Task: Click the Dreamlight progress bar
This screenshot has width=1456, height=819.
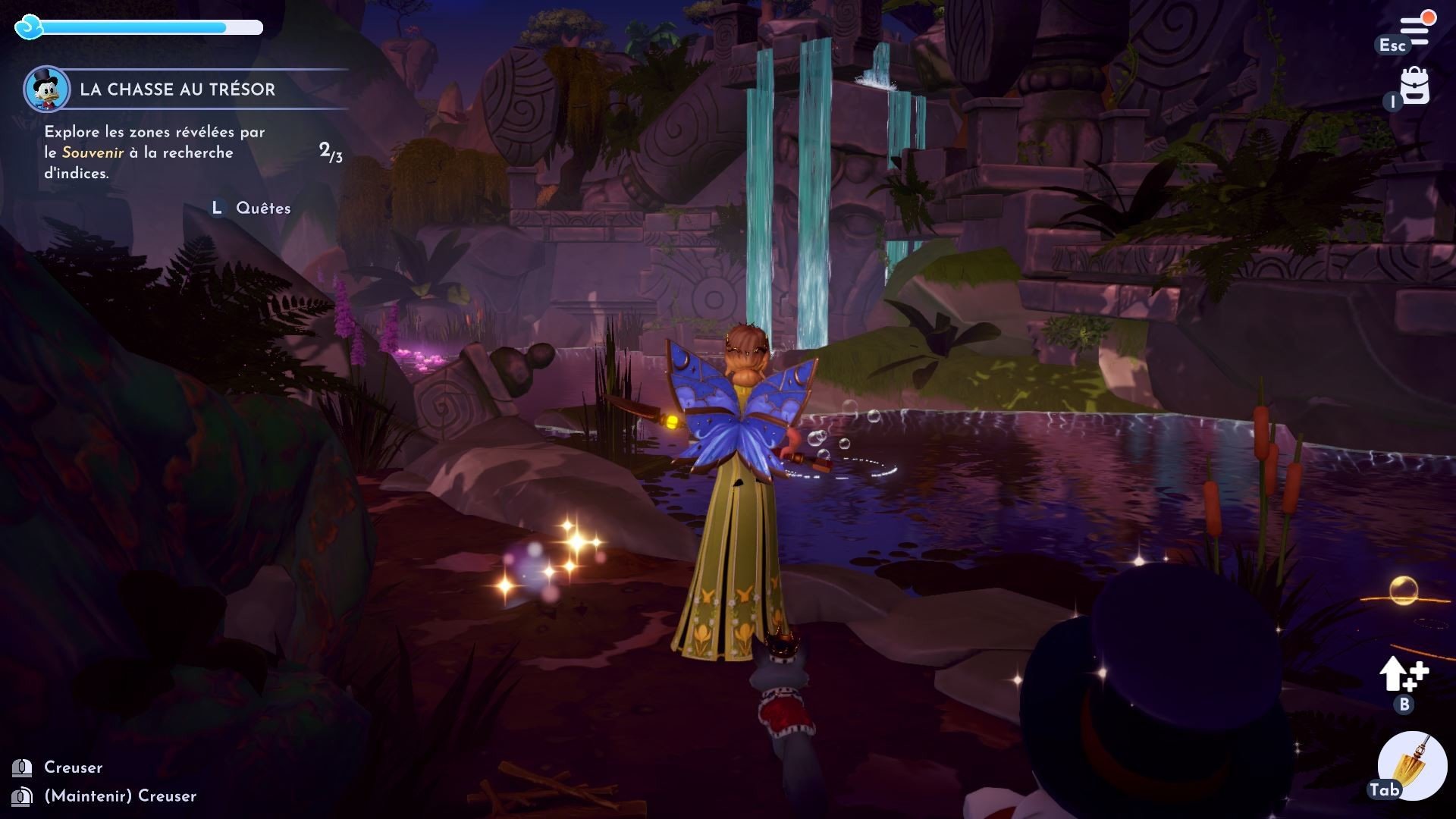Action: (152, 28)
